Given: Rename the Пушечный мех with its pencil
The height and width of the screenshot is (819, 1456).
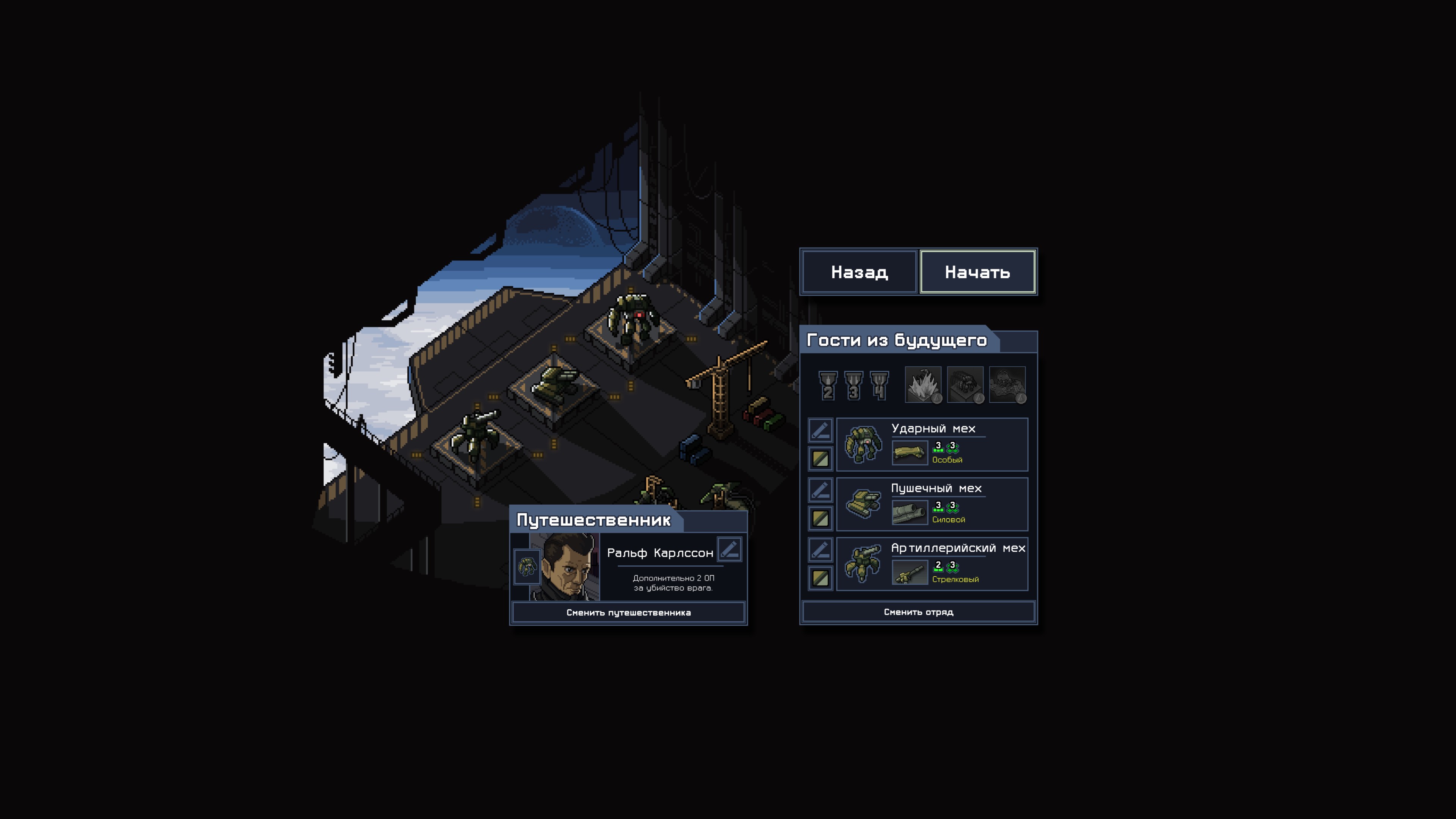Looking at the screenshot, I should coord(820,490).
